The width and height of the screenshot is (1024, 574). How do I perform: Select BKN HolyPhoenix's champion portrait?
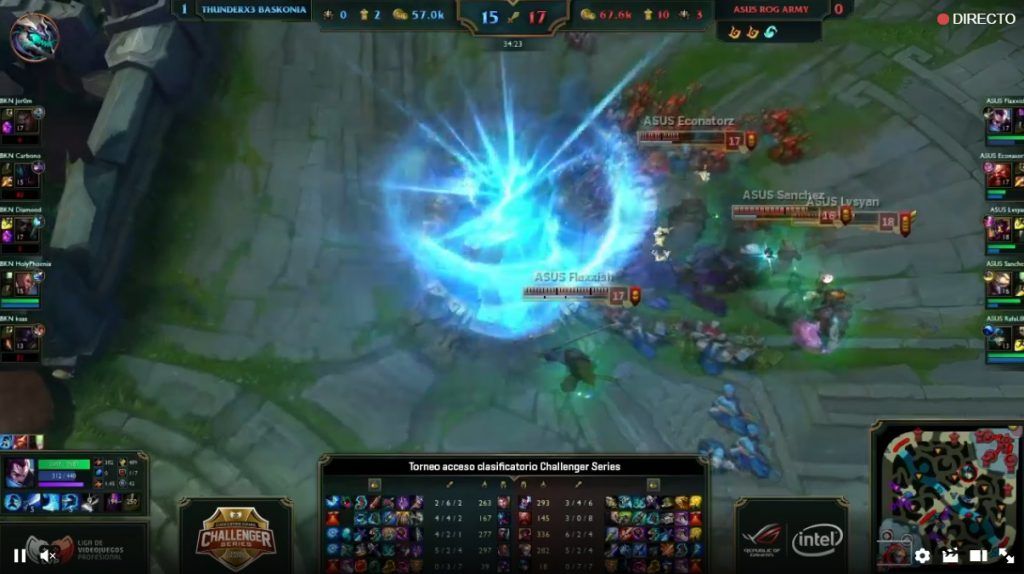tap(24, 283)
